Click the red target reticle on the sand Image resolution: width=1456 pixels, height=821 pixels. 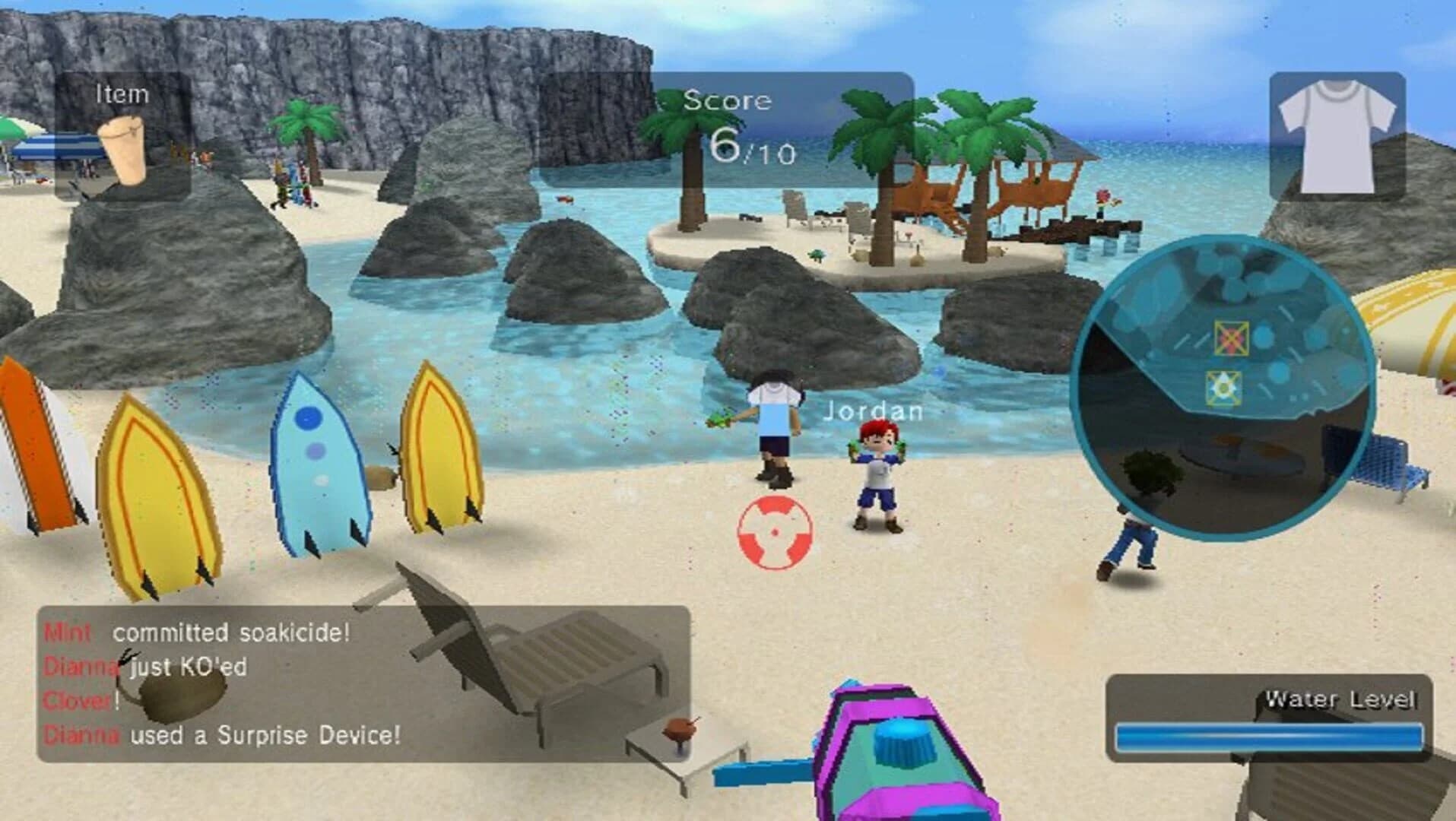click(x=774, y=533)
